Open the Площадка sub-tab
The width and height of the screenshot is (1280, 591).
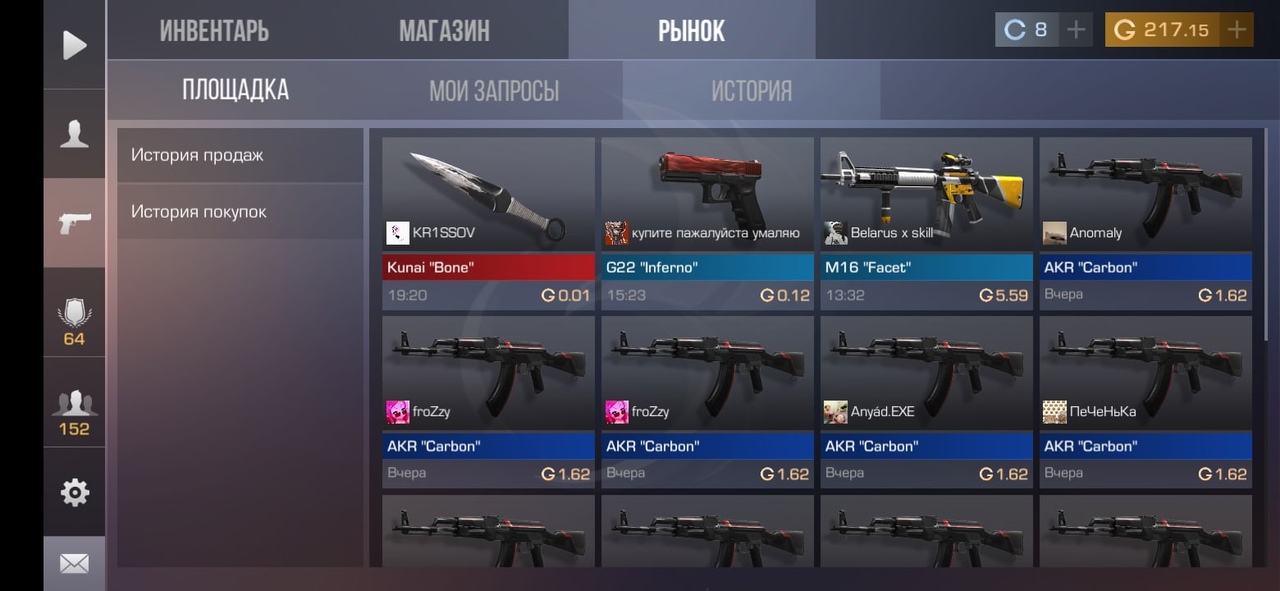coord(235,91)
